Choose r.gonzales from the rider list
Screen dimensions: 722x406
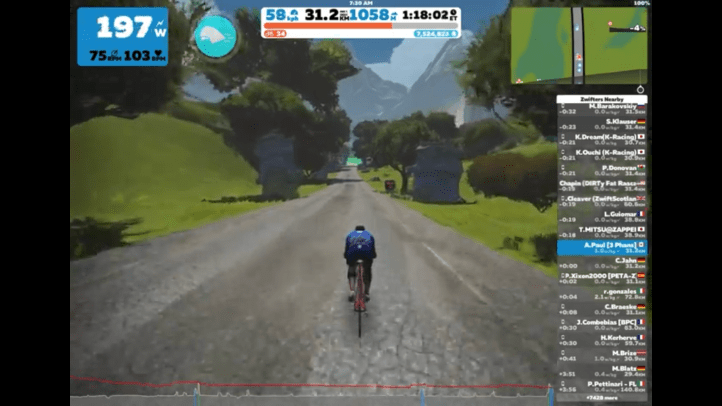(x=602, y=293)
